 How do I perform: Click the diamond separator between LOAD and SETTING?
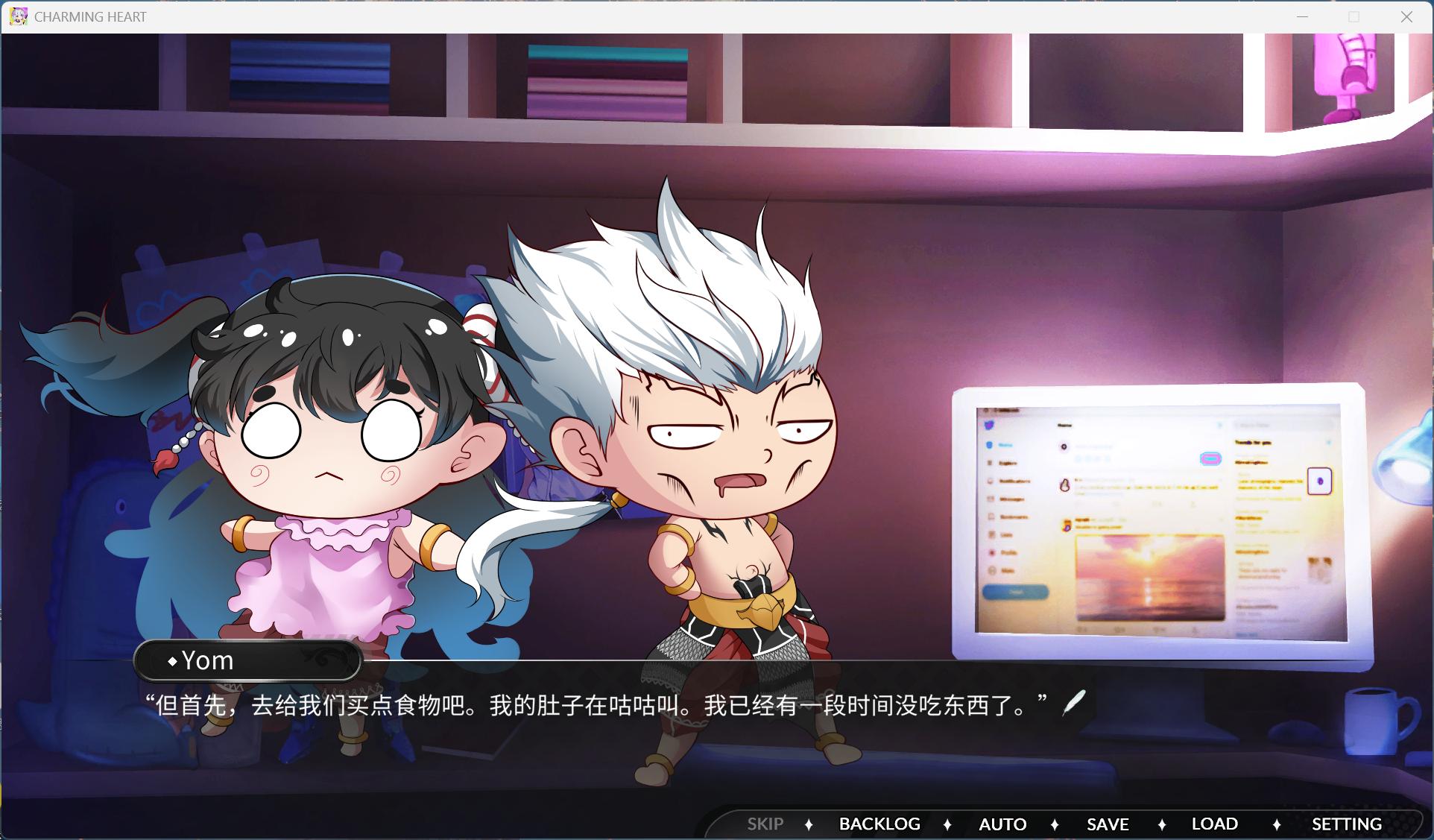tap(1277, 824)
